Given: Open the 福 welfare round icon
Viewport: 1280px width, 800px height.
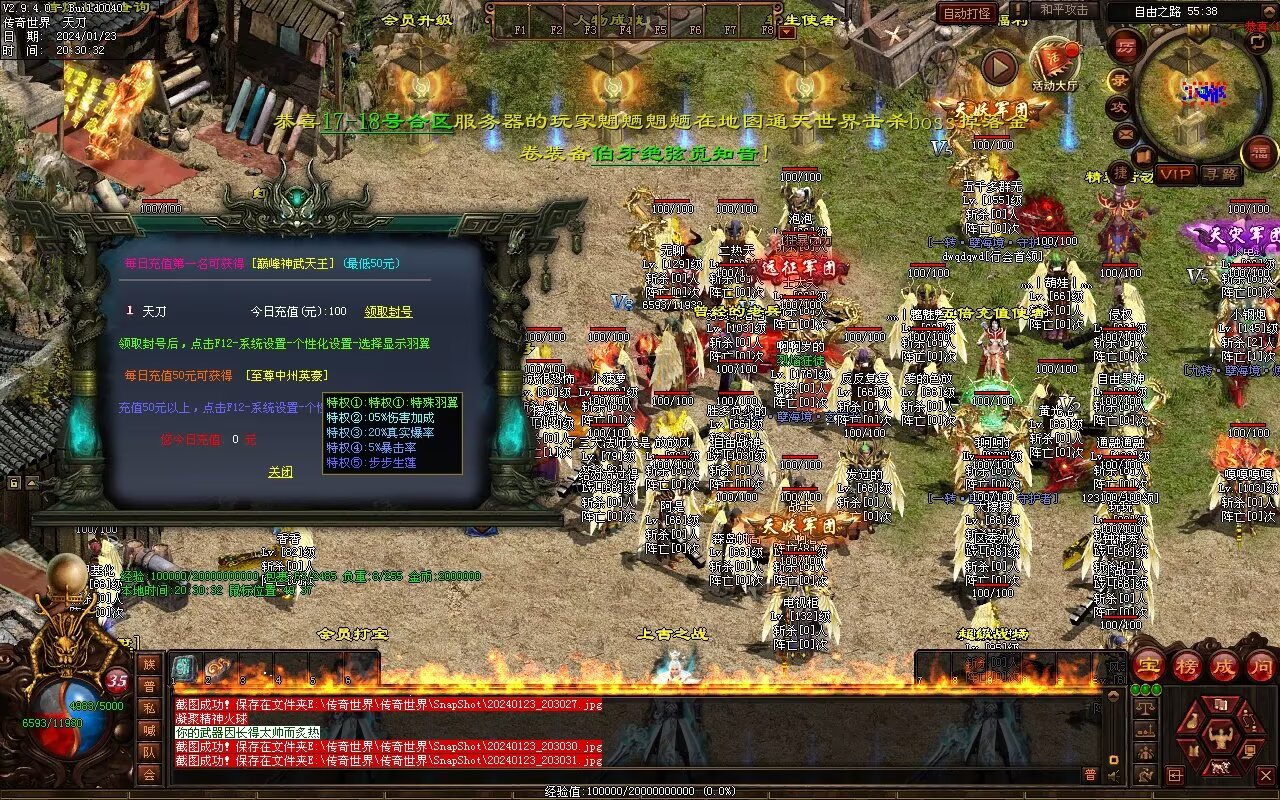Looking at the screenshot, I should tap(1259, 153).
